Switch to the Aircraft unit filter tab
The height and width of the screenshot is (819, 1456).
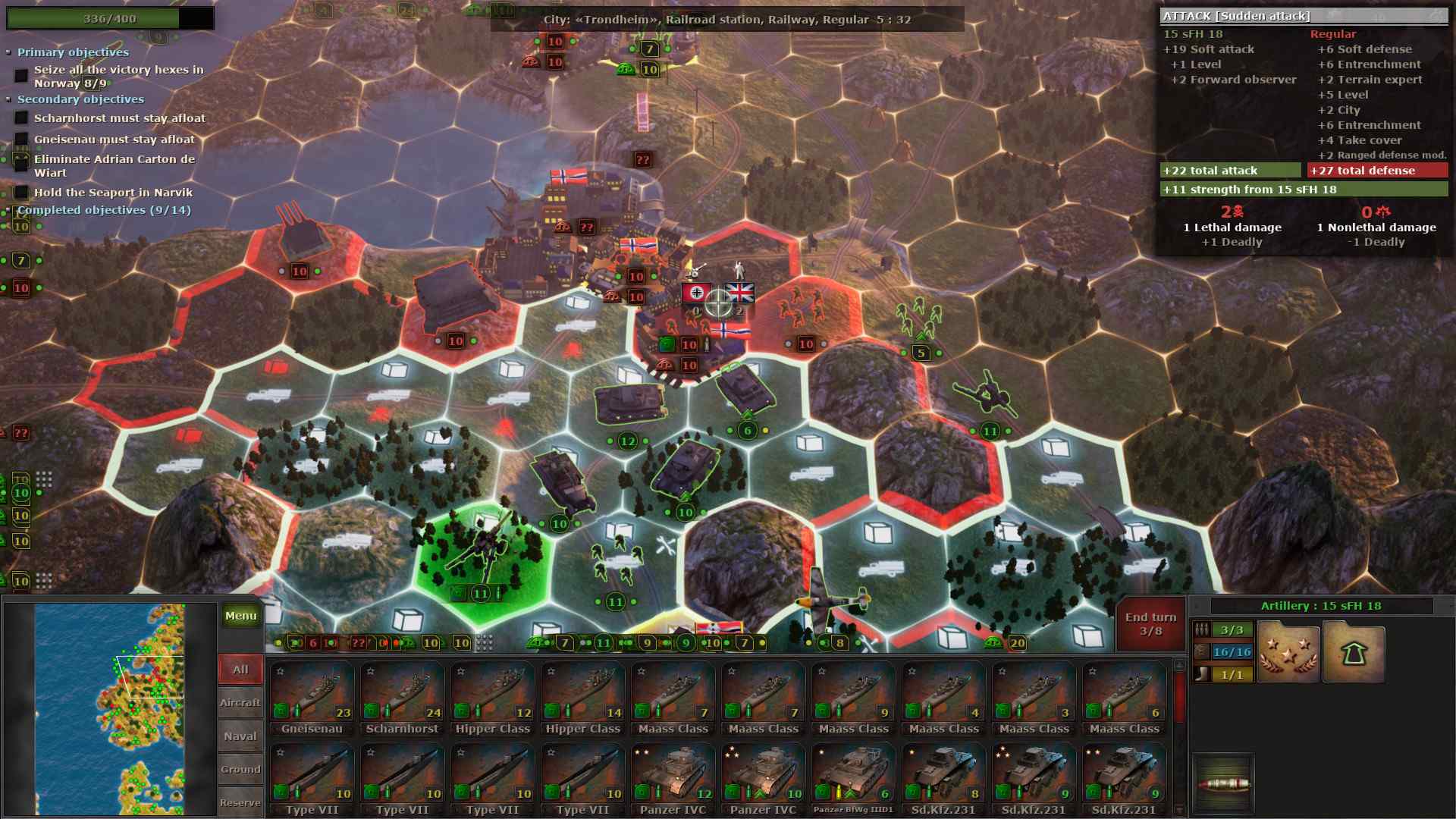pyautogui.click(x=240, y=702)
